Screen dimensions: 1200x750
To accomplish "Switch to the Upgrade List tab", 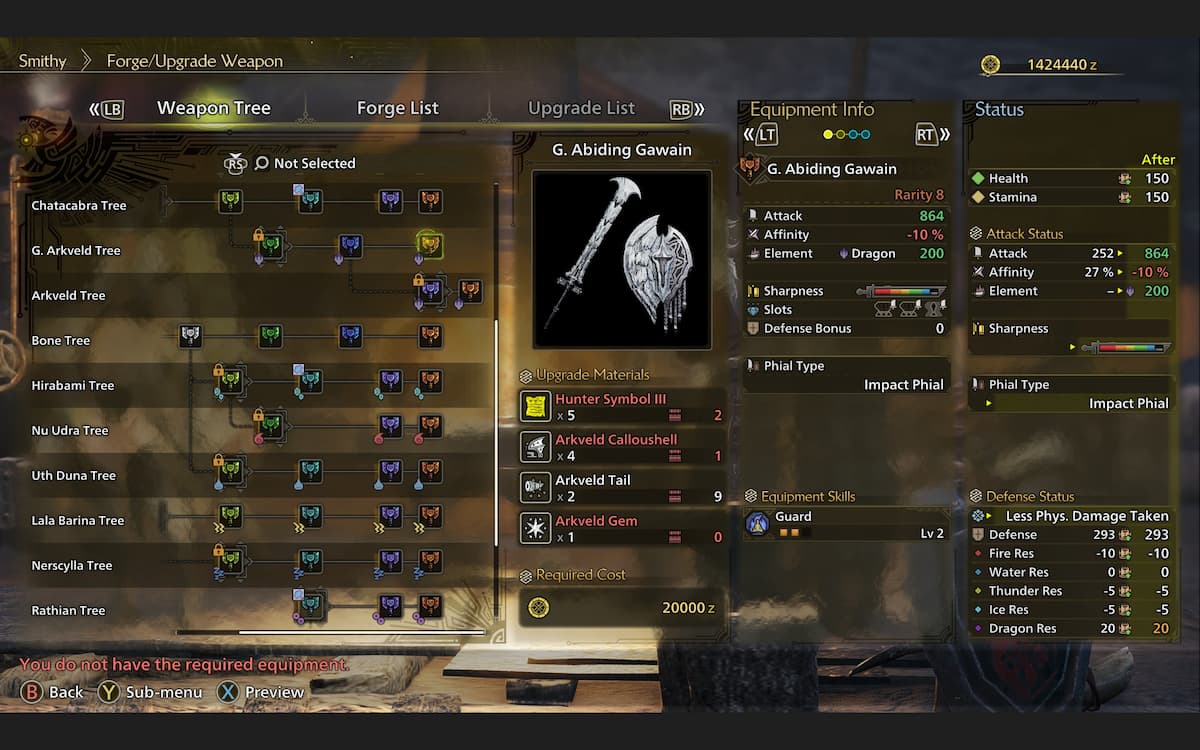I will pyautogui.click(x=581, y=108).
